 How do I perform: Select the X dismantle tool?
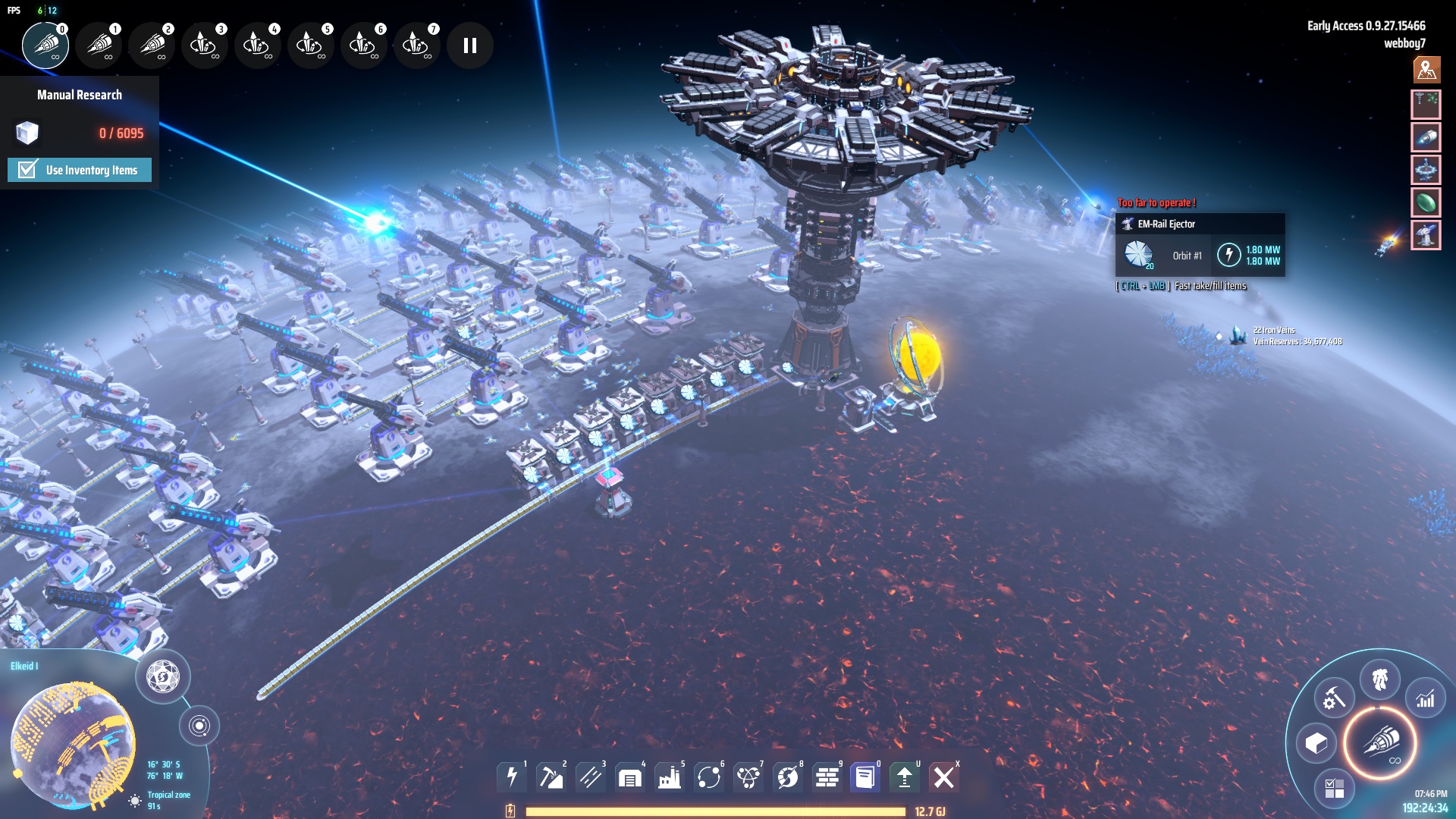click(944, 777)
